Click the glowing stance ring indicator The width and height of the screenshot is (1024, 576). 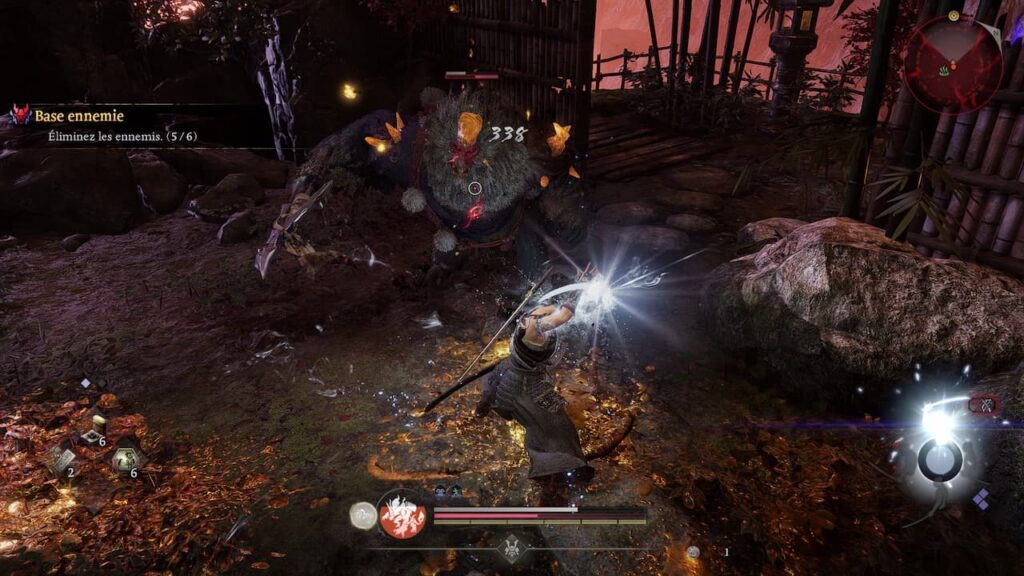pyautogui.click(x=940, y=459)
